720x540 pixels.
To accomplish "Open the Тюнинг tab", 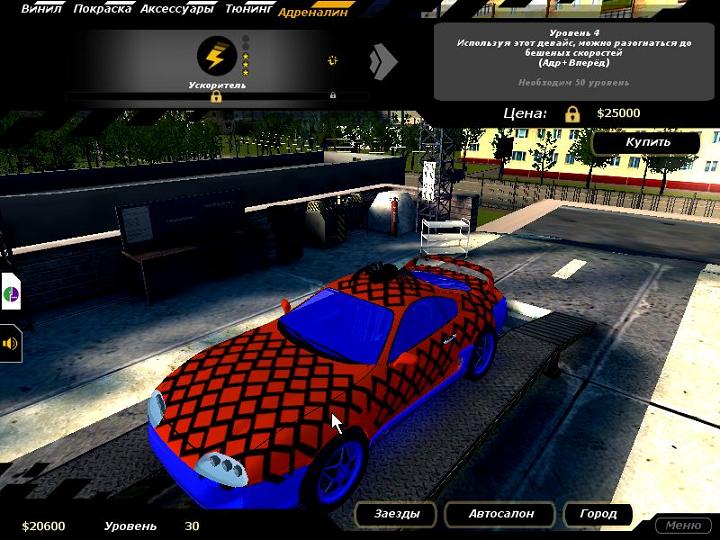I will pyautogui.click(x=247, y=10).
